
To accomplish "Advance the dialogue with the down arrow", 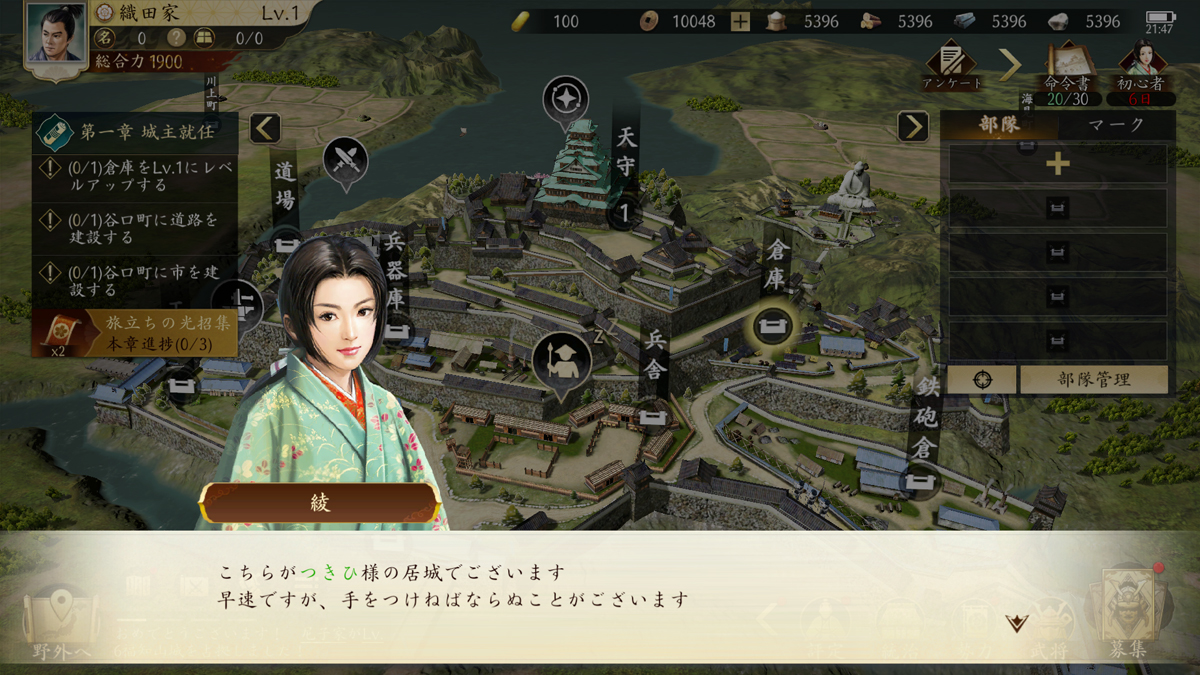I will tap(1017, 623).
